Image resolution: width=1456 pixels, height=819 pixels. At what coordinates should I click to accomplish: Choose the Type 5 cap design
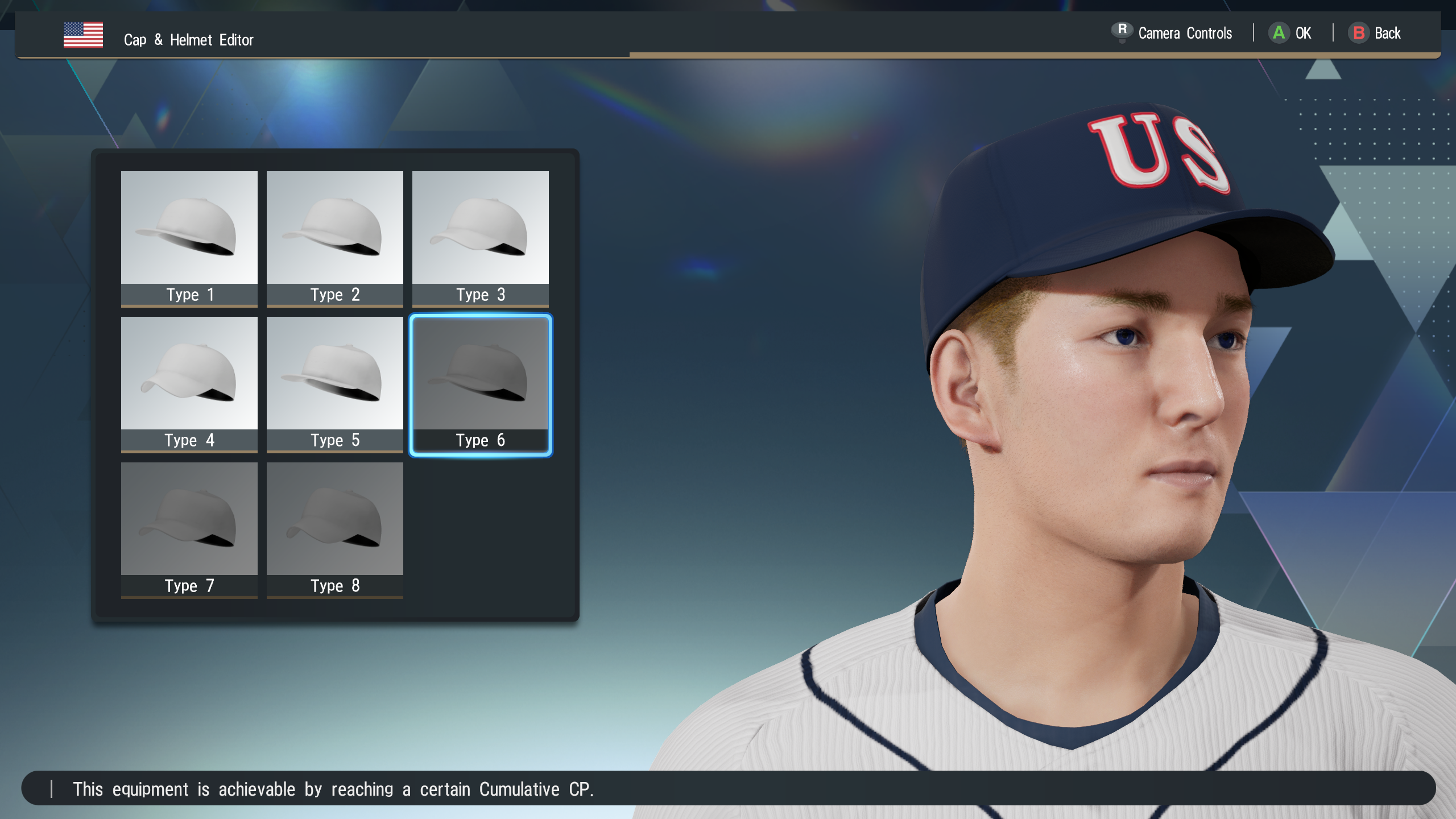(334, 383)
